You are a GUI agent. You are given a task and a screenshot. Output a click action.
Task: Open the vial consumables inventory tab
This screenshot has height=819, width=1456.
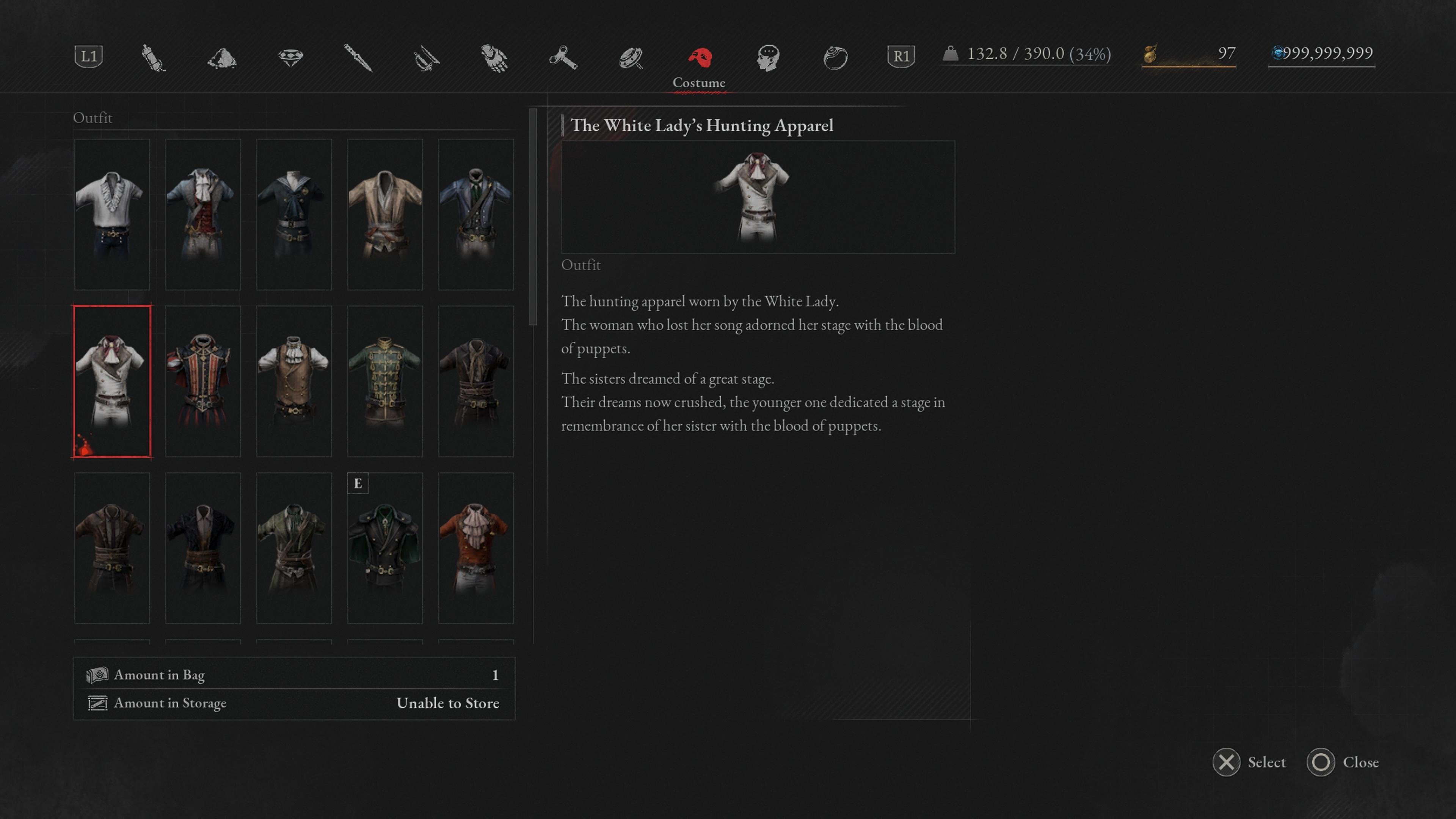tap(153, 57)
